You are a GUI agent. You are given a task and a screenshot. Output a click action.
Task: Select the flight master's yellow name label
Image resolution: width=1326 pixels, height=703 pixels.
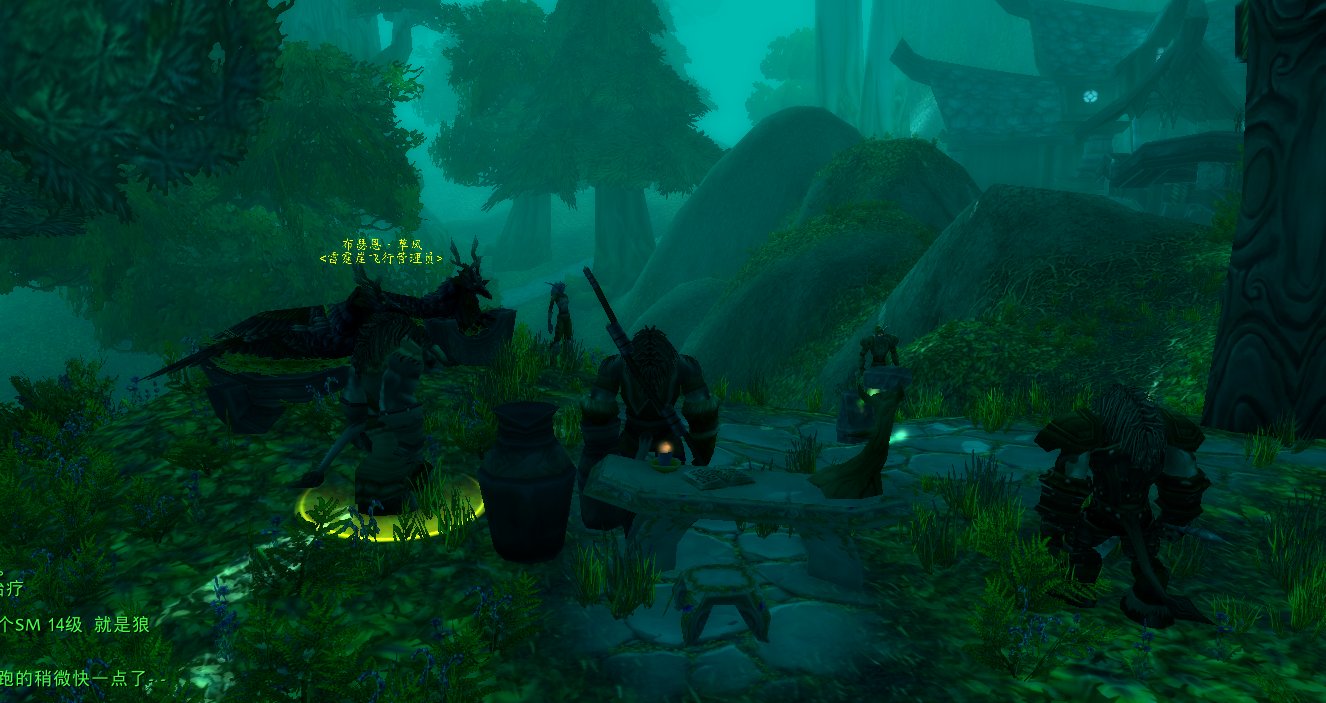point(379,251)
